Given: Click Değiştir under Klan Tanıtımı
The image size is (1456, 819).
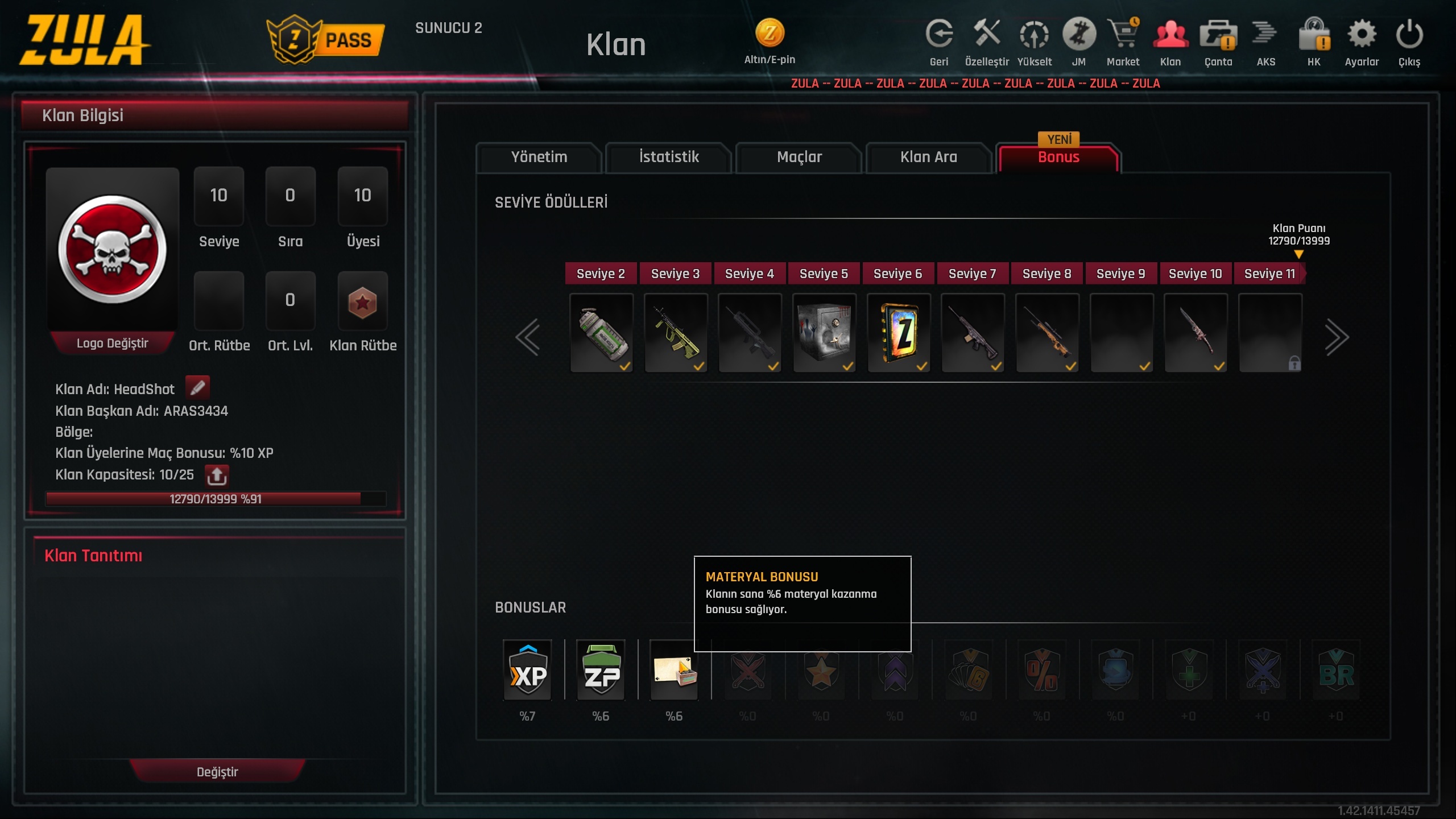Looking at the screenshot, I should (217, 772).
